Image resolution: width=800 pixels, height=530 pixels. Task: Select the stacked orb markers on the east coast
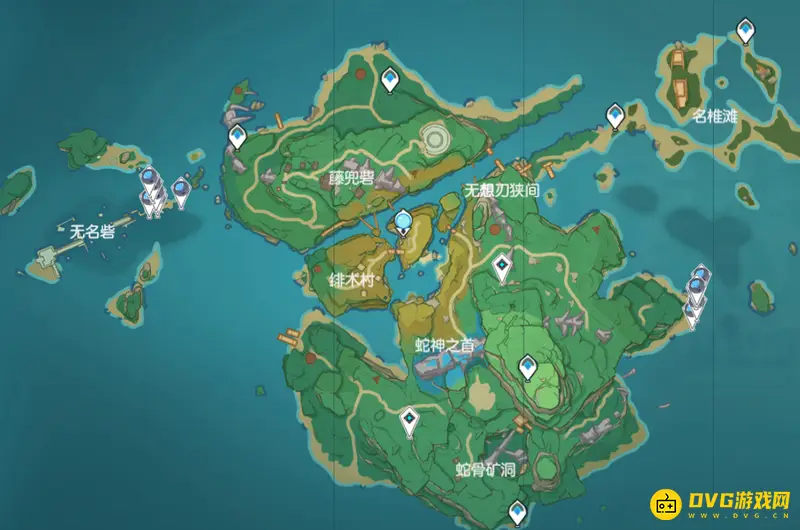[696, 290]
